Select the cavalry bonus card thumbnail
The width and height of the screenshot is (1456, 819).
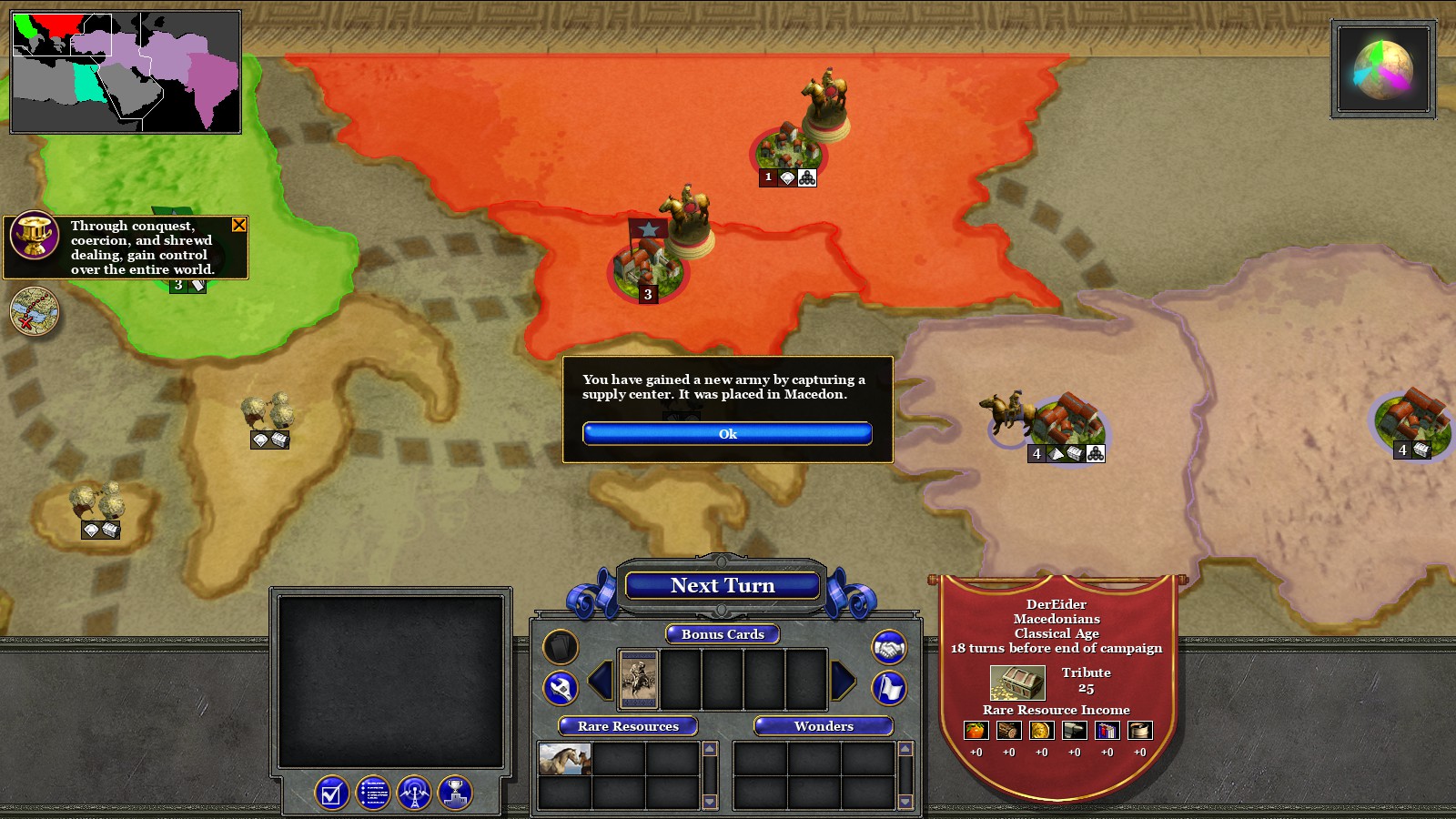tap(638, 679)
